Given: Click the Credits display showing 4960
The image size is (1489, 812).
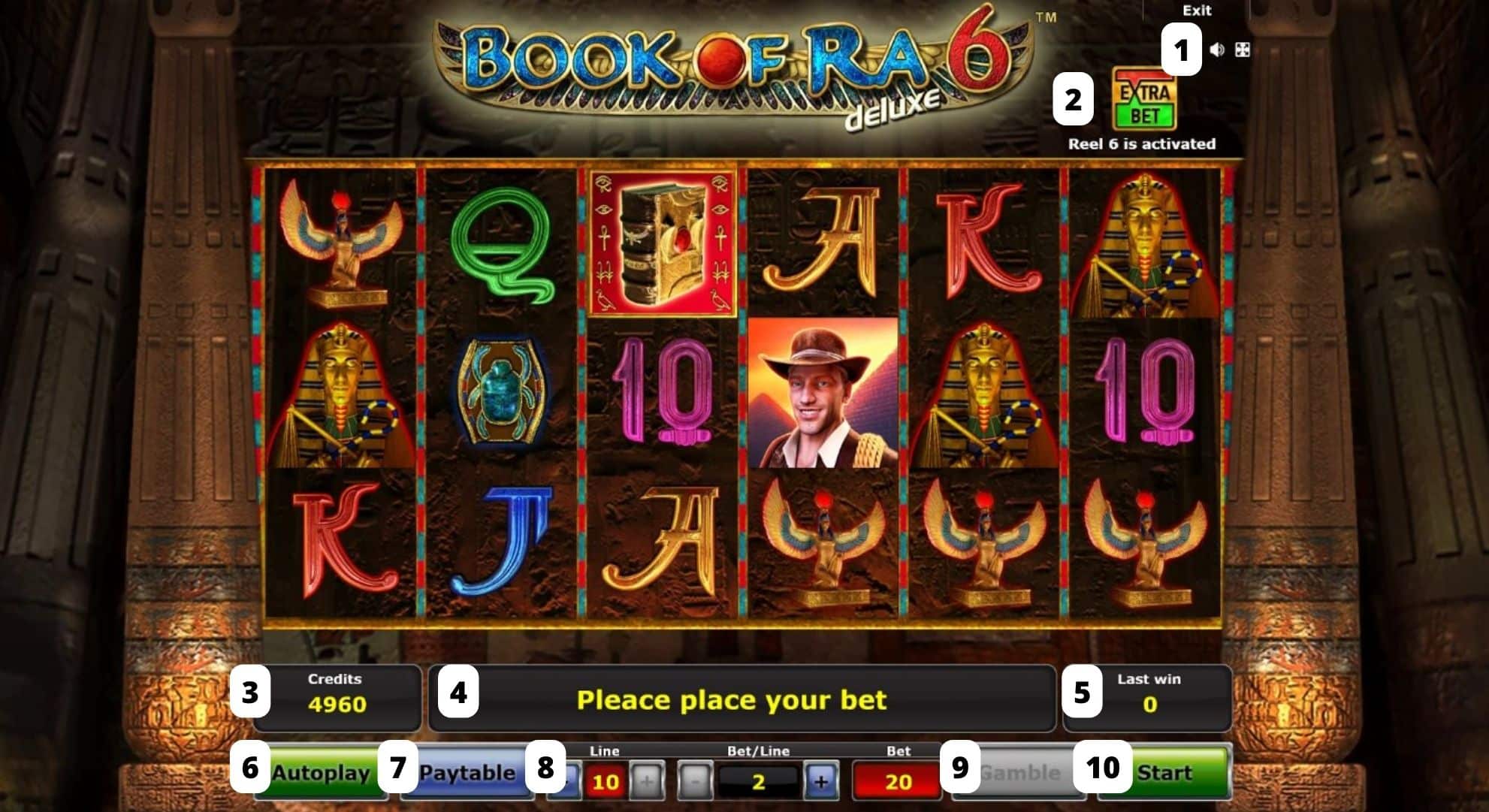Looking at the screenshot, I should click(336, 699).
